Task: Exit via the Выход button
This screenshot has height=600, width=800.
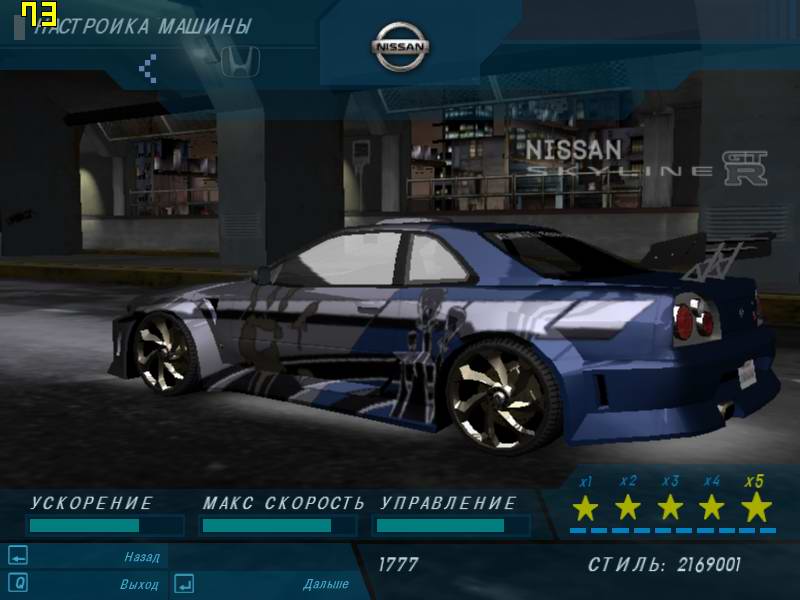Action: (139, 583)
